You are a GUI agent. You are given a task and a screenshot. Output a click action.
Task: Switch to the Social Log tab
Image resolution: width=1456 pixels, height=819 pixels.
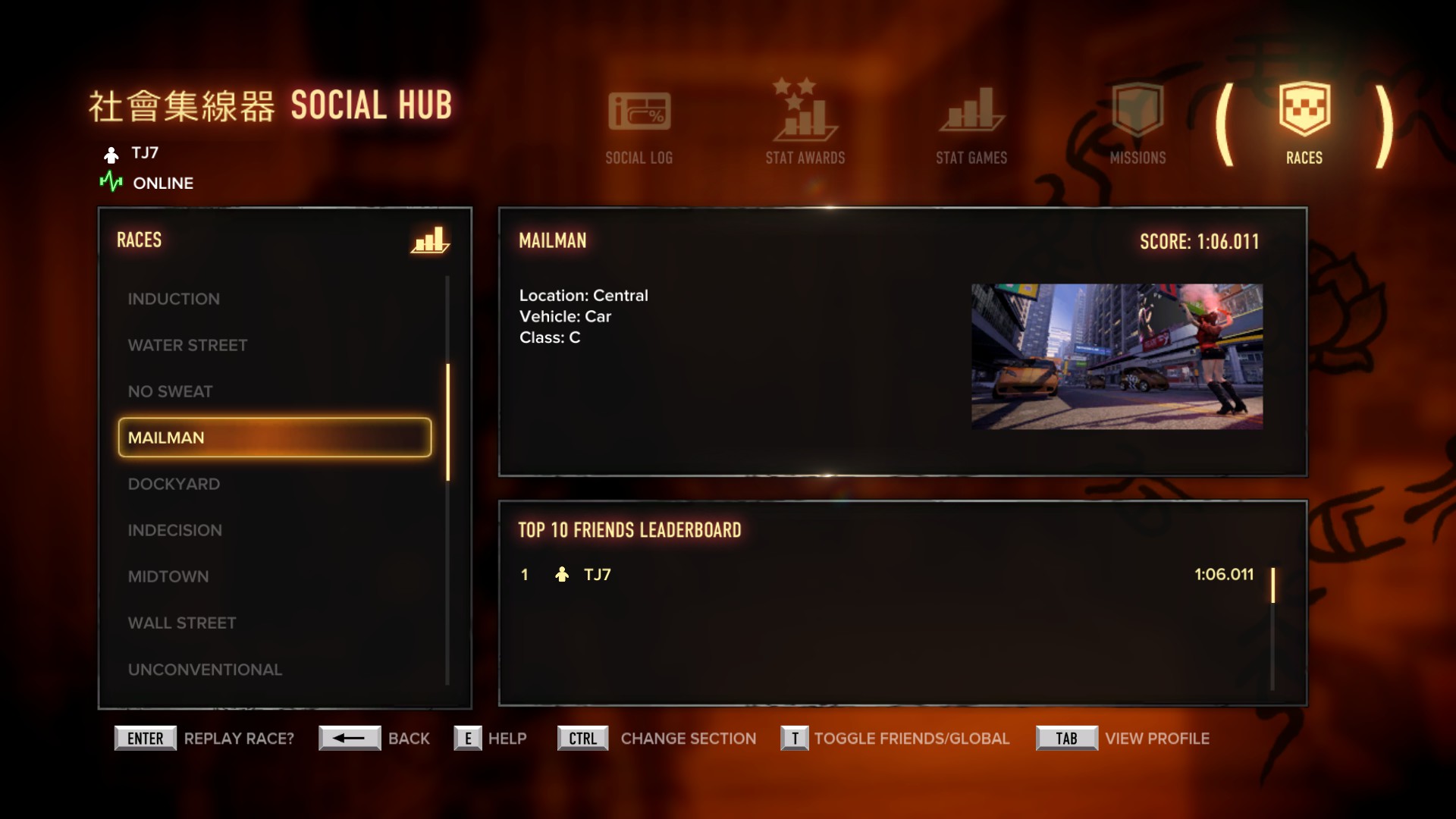pos(639,125)
